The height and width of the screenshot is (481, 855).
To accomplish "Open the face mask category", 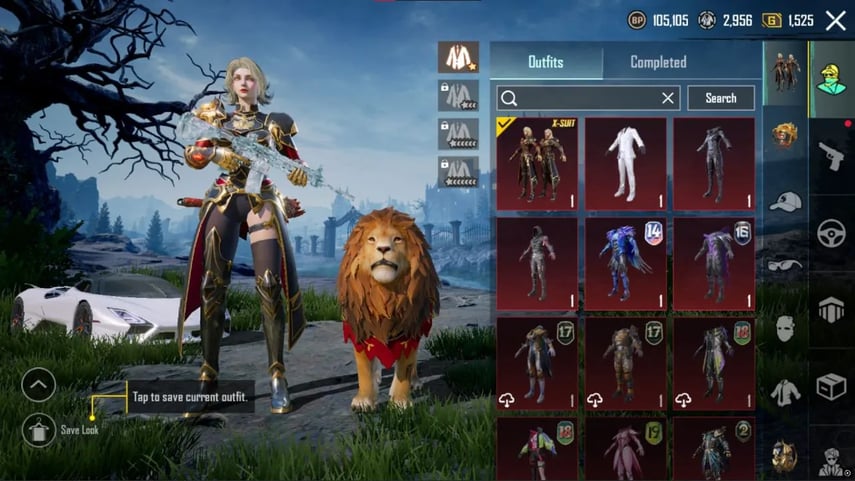I will tap(785, 328).
